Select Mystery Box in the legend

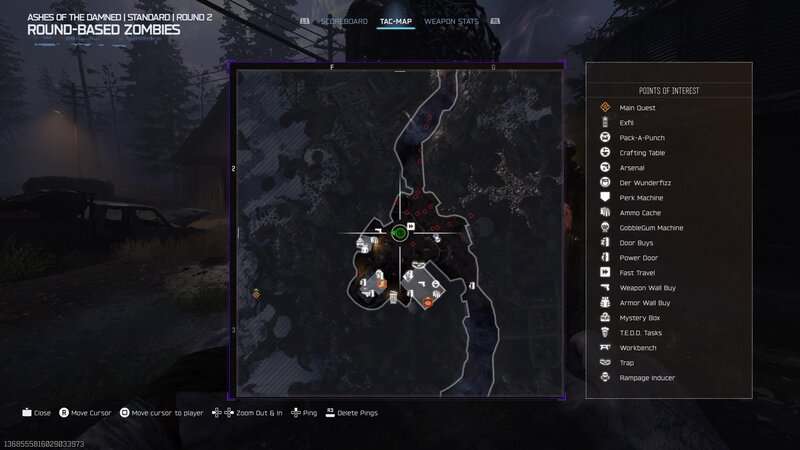[x=640, y=317]
